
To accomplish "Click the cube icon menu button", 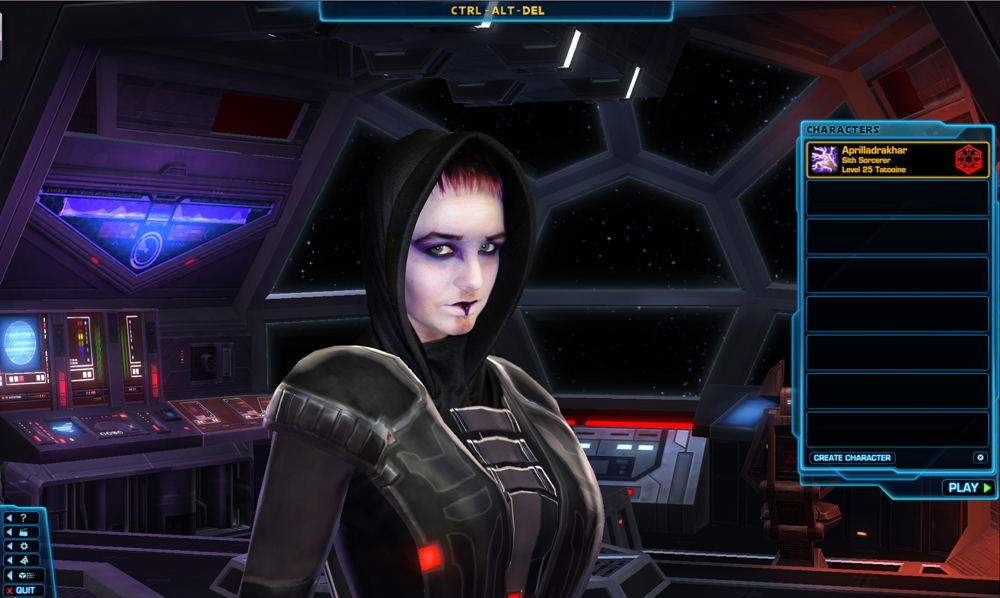I will [24, 576].
